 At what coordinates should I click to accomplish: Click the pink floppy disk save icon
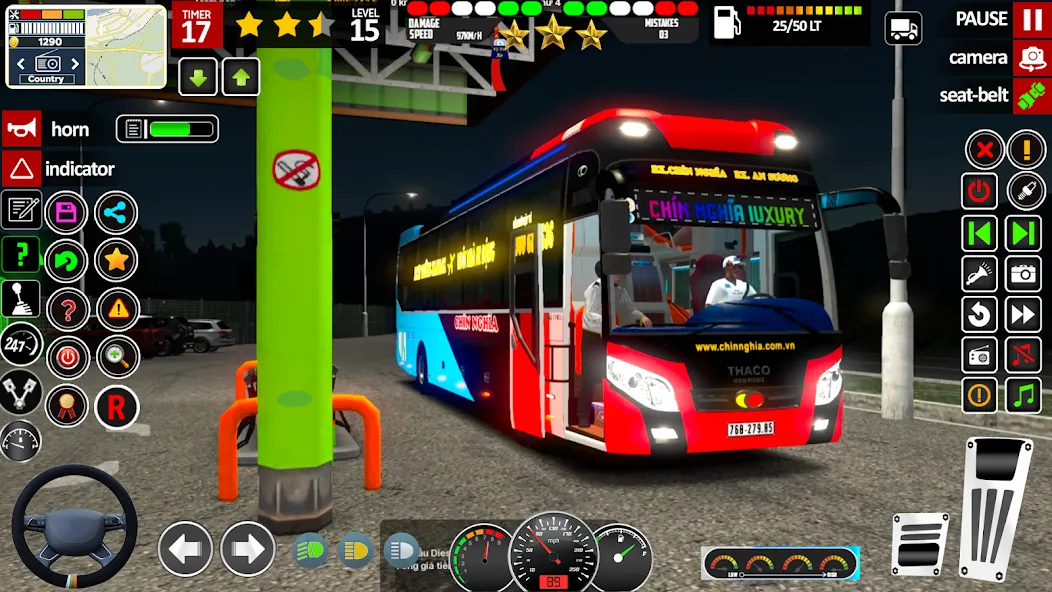click(67, 212)
